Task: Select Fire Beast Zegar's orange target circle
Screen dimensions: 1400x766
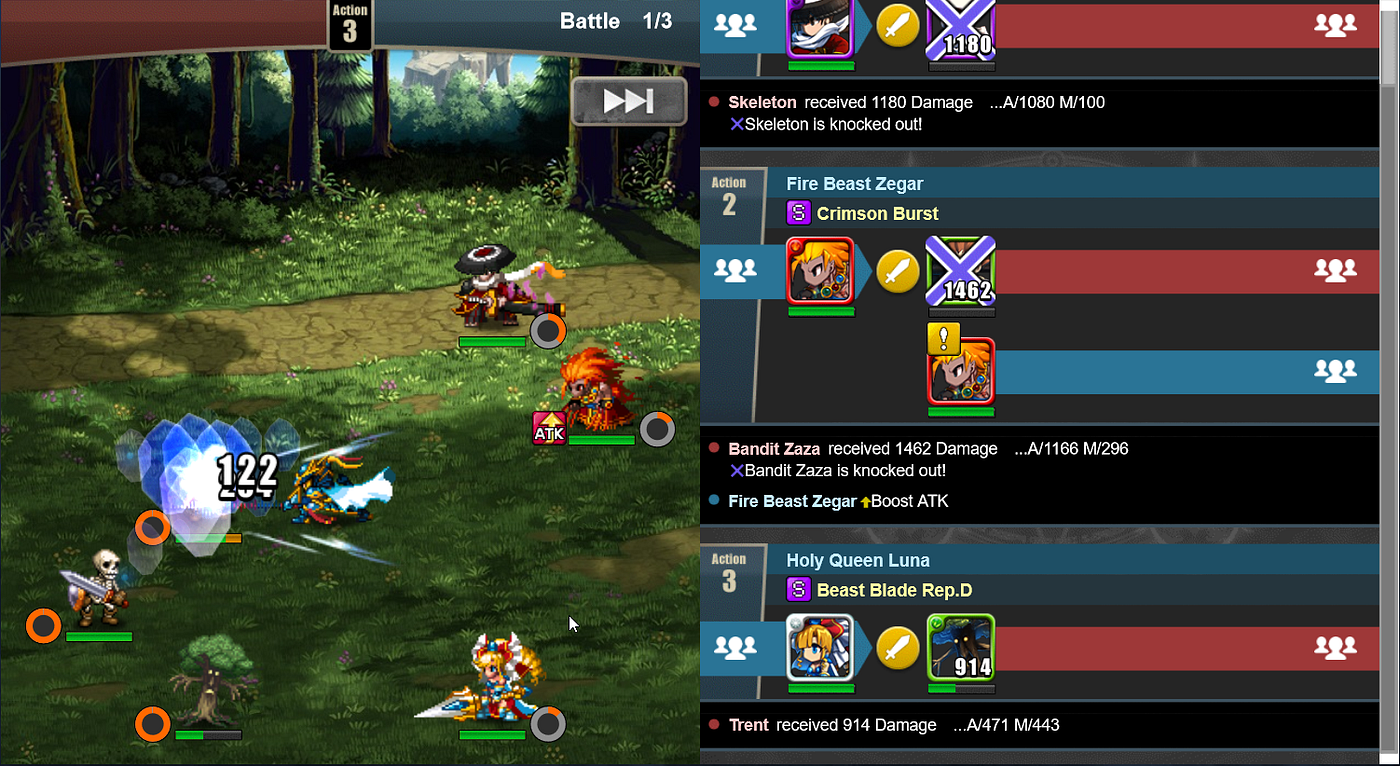Action: [x=657, y=429]
